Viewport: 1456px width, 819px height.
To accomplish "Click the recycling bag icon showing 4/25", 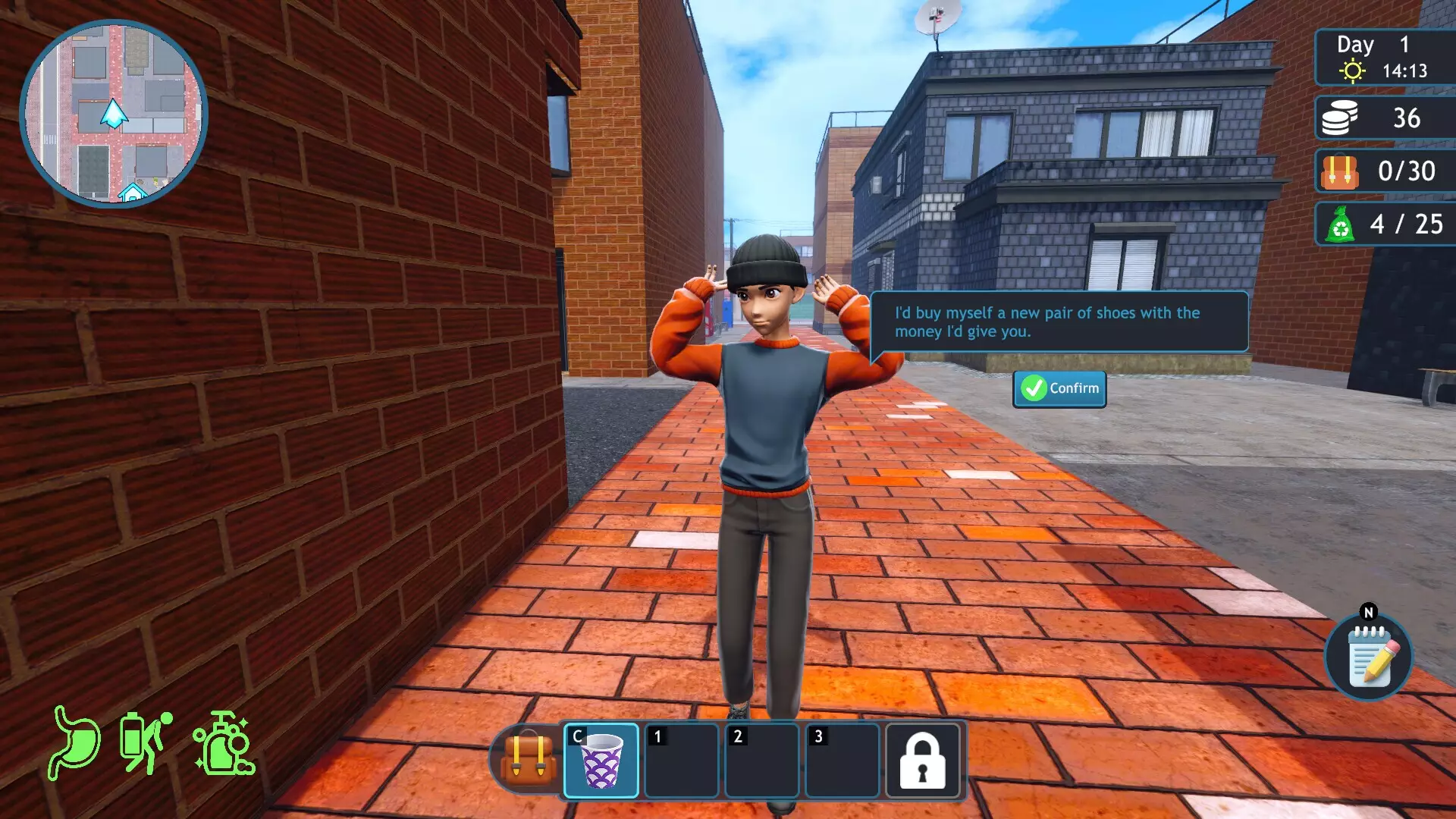I will [x=1341, y=224].
